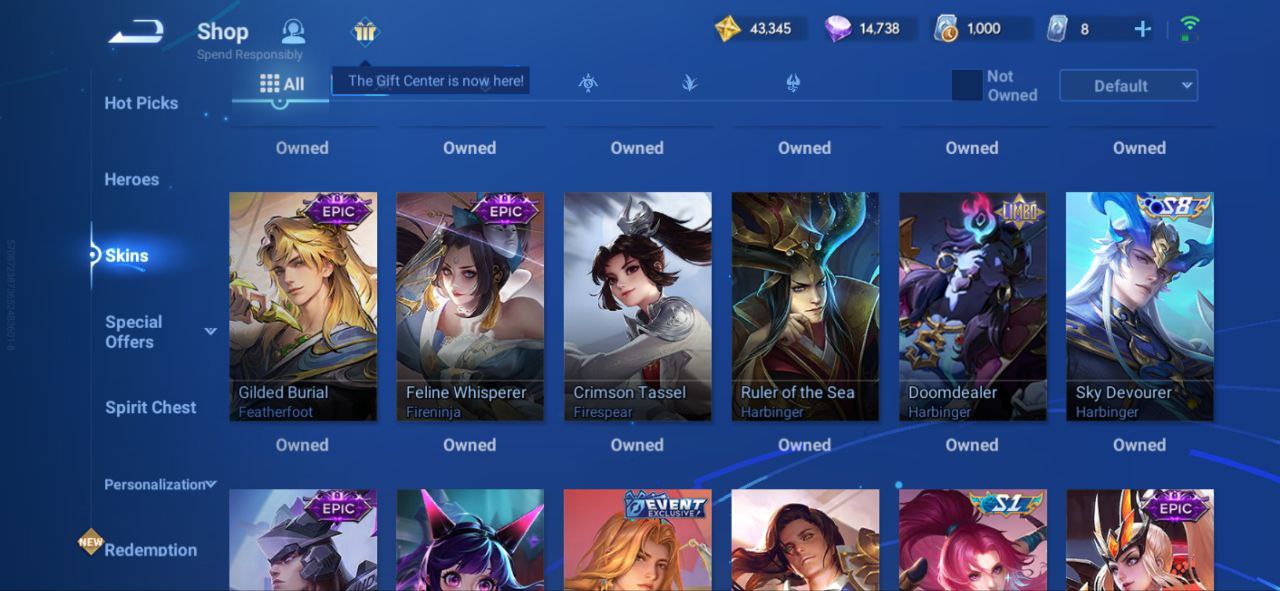
Task: View the Ruler of the Sea skin
Action: pyautogui.click(x=805, y=306)
